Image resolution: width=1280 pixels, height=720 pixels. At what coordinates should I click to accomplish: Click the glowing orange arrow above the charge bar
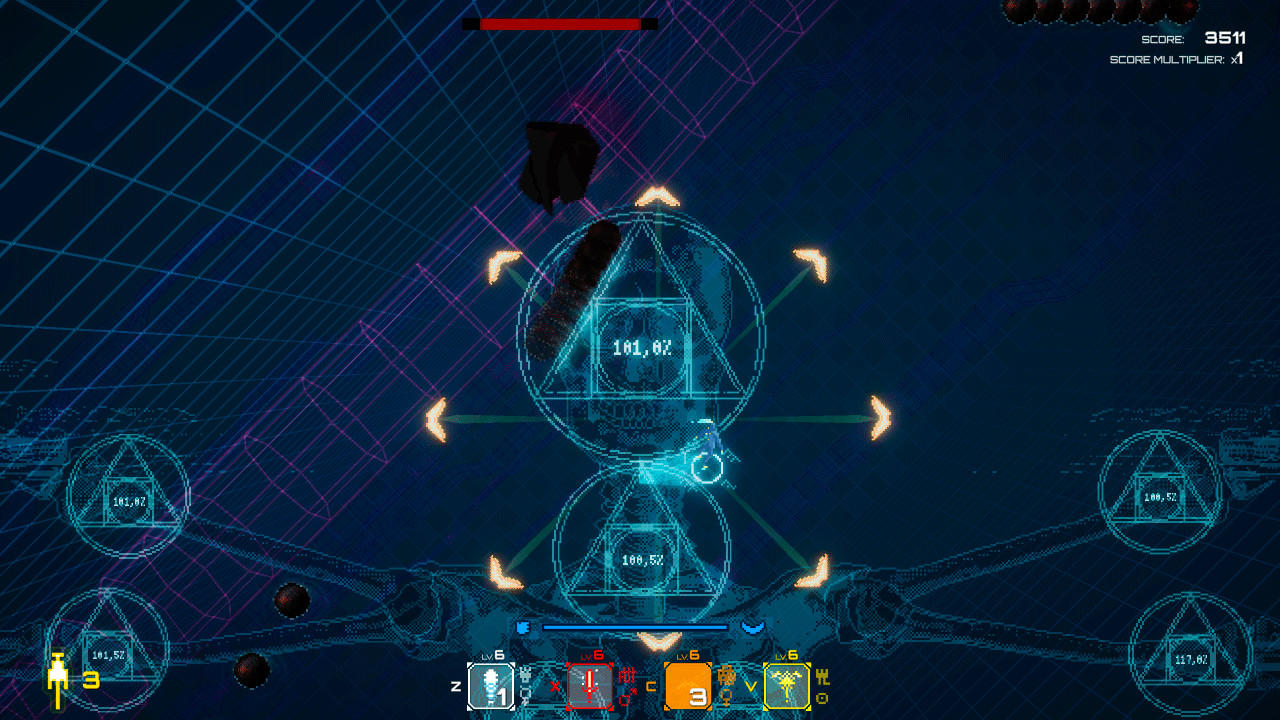pos(657,641)
